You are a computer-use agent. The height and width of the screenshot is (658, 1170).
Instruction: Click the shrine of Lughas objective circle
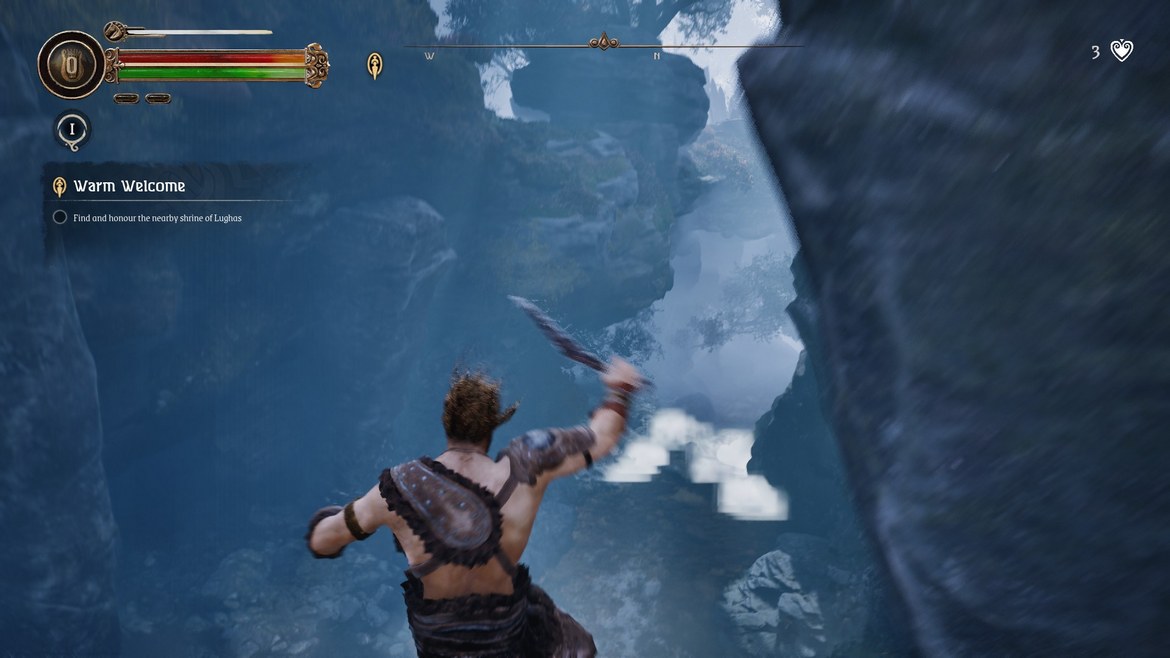click(60, 217)
